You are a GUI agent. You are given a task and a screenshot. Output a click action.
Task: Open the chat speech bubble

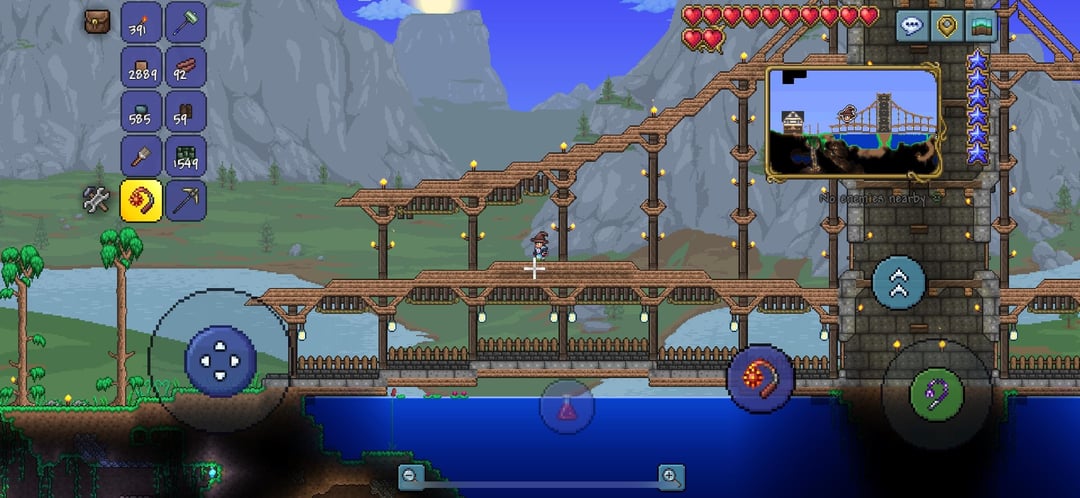[911, 26]
